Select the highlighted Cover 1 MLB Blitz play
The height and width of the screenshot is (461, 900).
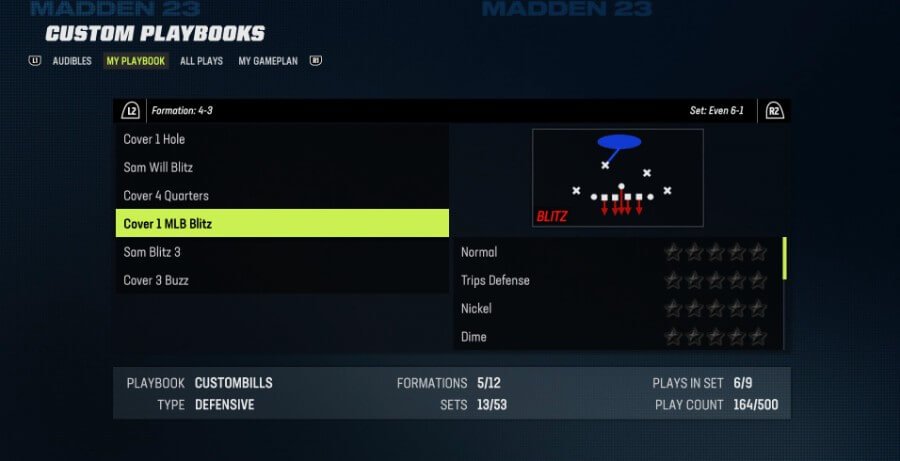(x=282, y=224)
